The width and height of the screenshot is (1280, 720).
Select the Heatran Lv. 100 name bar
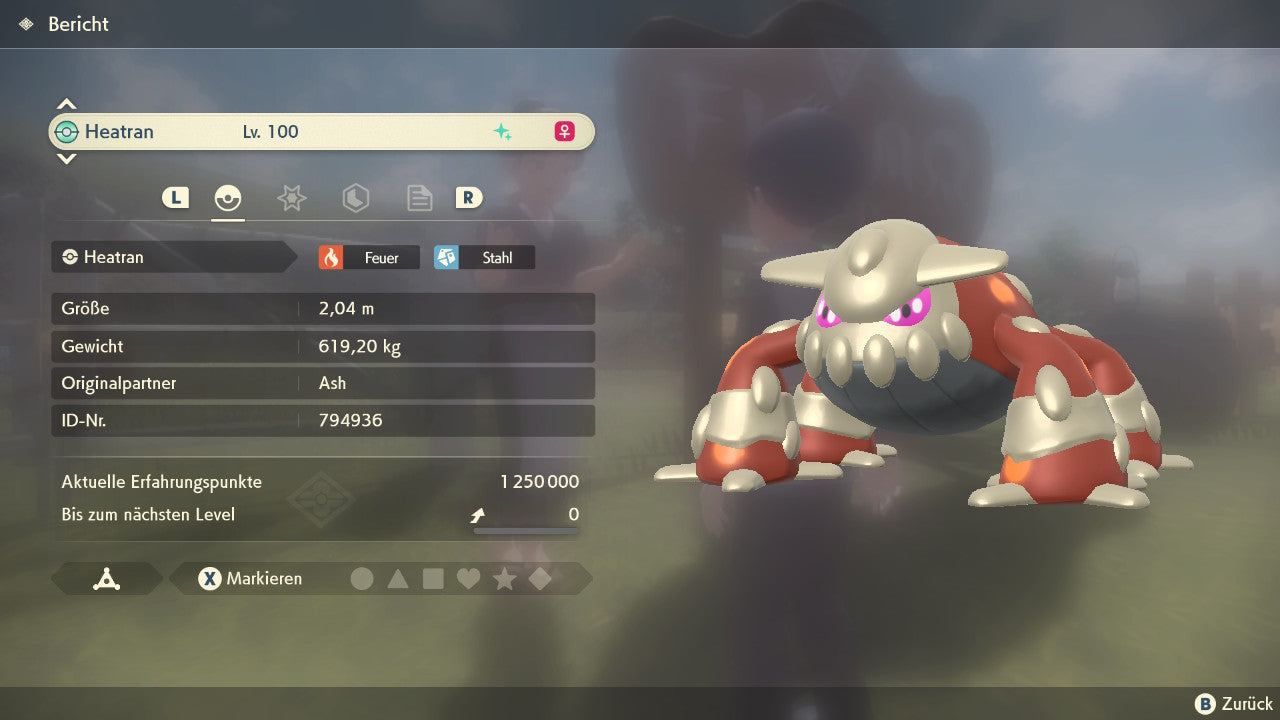click(x=321, y=131)
